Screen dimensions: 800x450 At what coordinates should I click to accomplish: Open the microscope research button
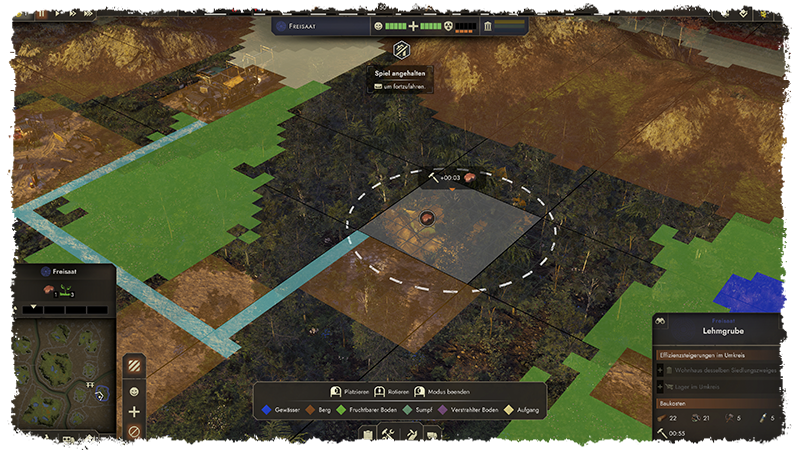[47, 439]
